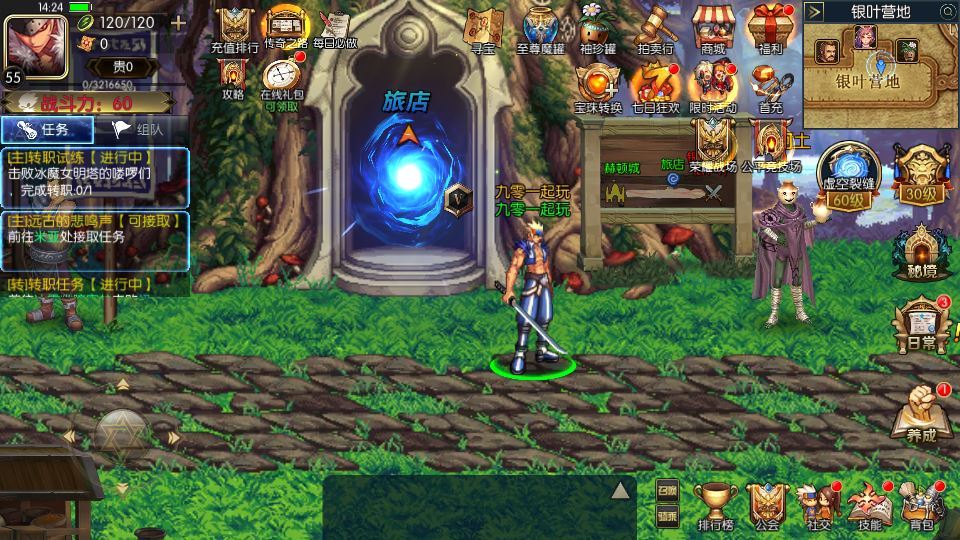The height and width of the screenshot is (540, 960).
Task: Open the 七日狂欢 seven-day carnival event
Action: (655, 85)
